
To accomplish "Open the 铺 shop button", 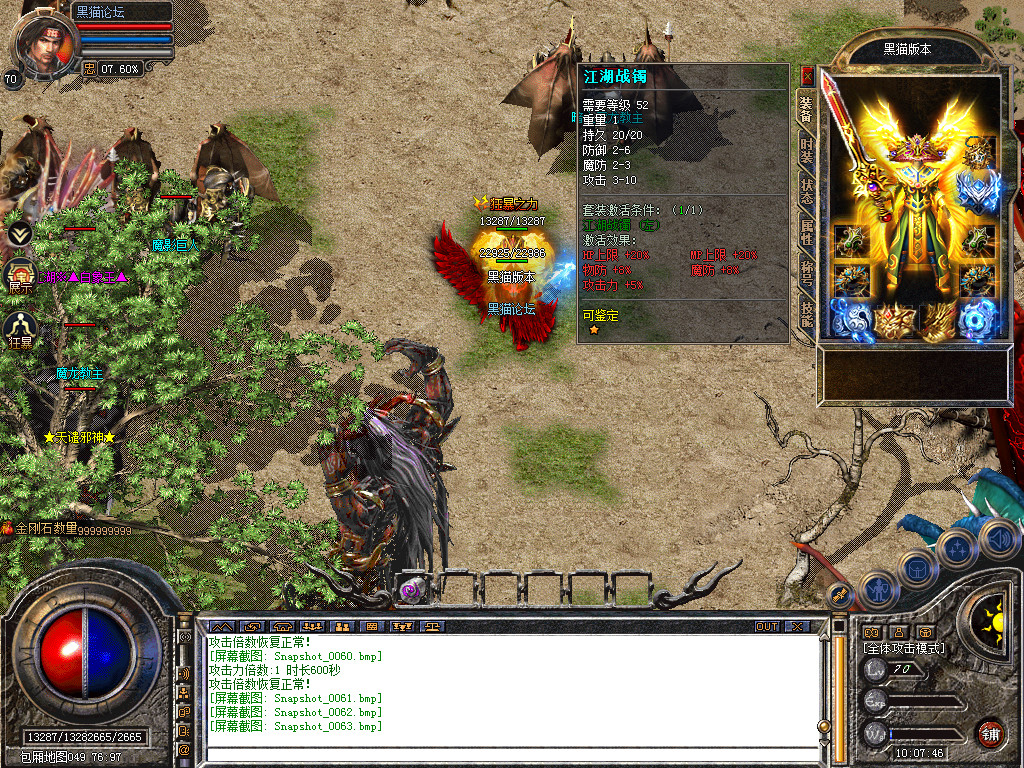I will coord(991,733).
